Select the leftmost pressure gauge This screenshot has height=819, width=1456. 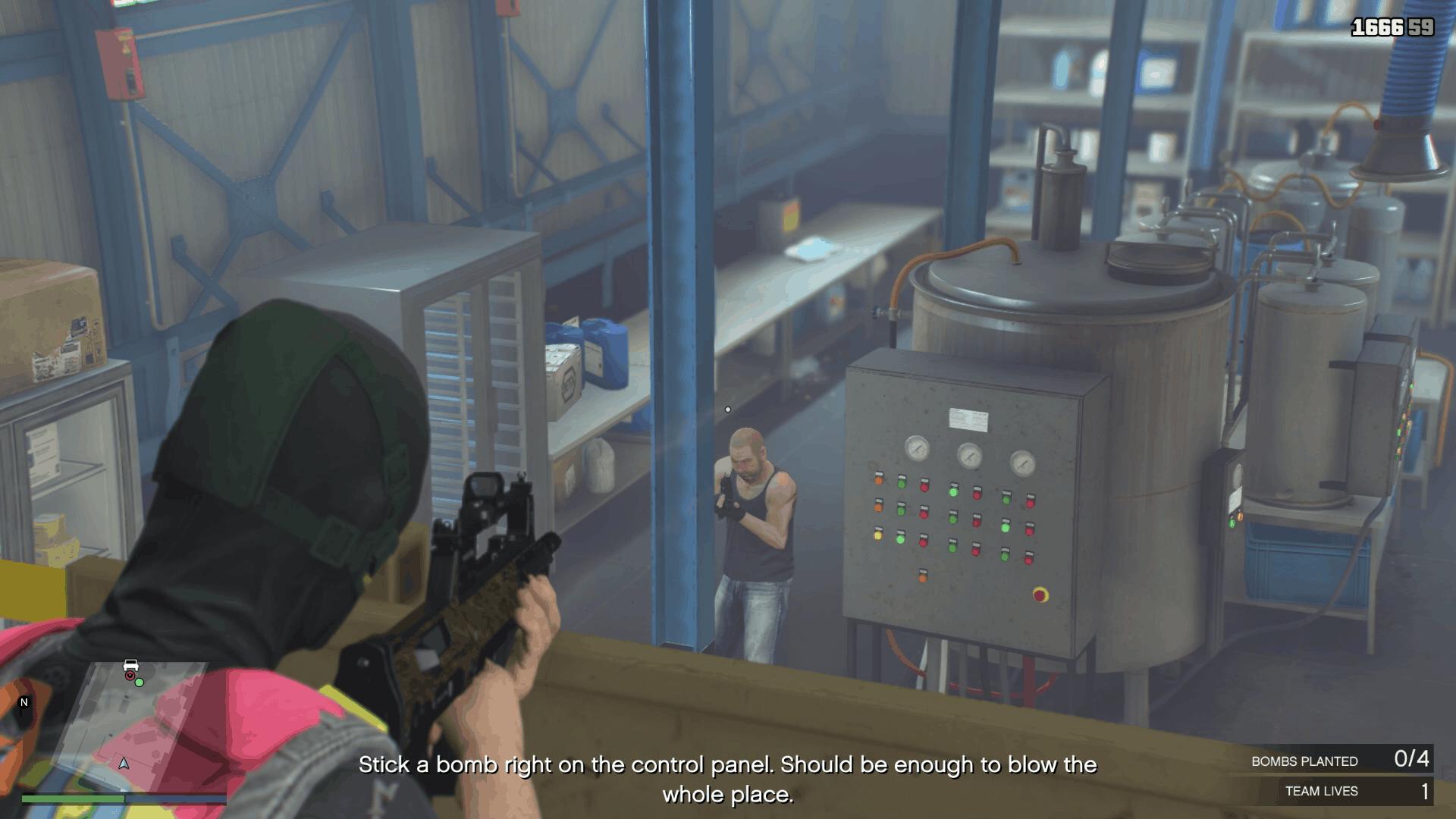click(x=917, y=448)
